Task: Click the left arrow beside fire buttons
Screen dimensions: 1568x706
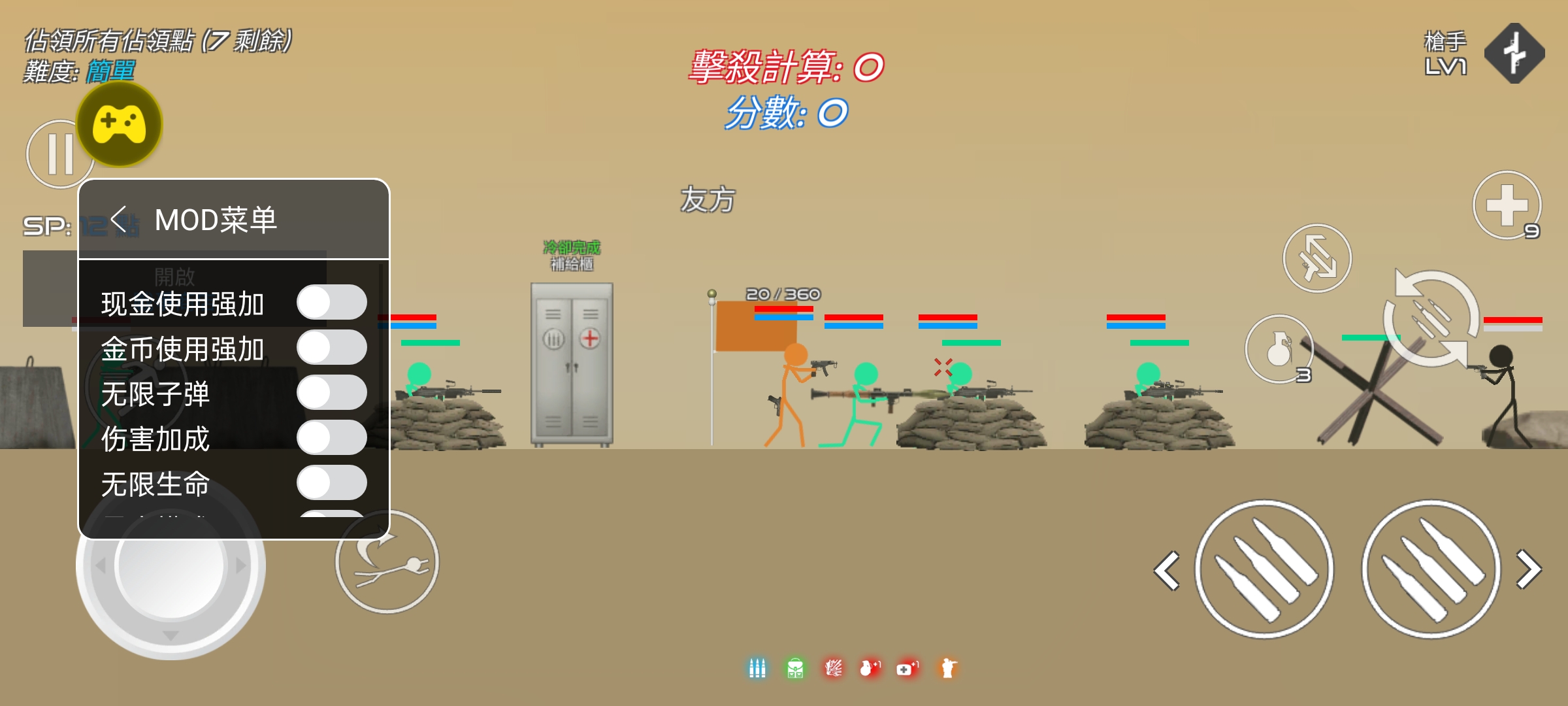Action: (x=1168, y=571)
